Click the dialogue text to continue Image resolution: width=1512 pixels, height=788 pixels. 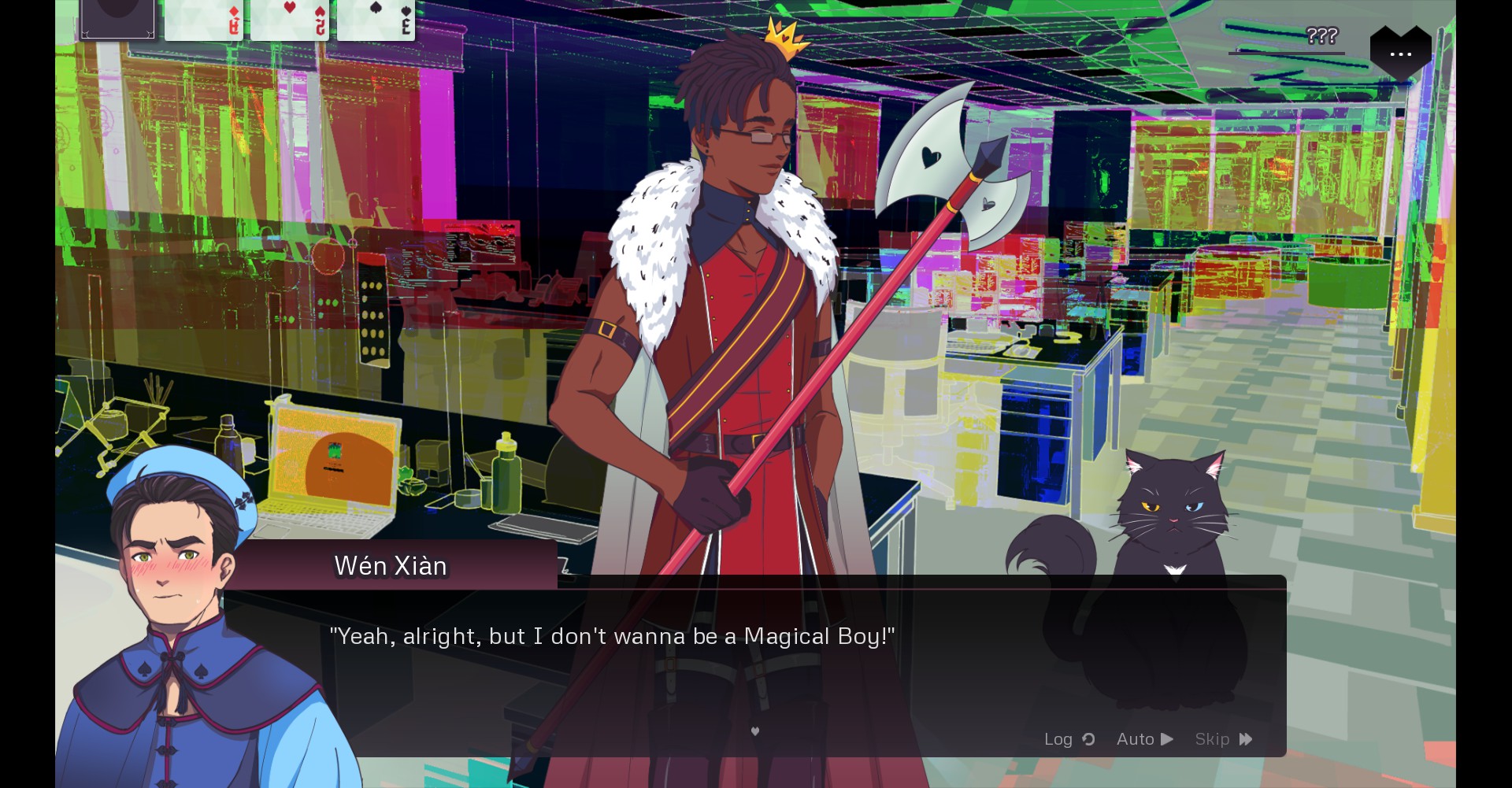(x=612, y=636)
